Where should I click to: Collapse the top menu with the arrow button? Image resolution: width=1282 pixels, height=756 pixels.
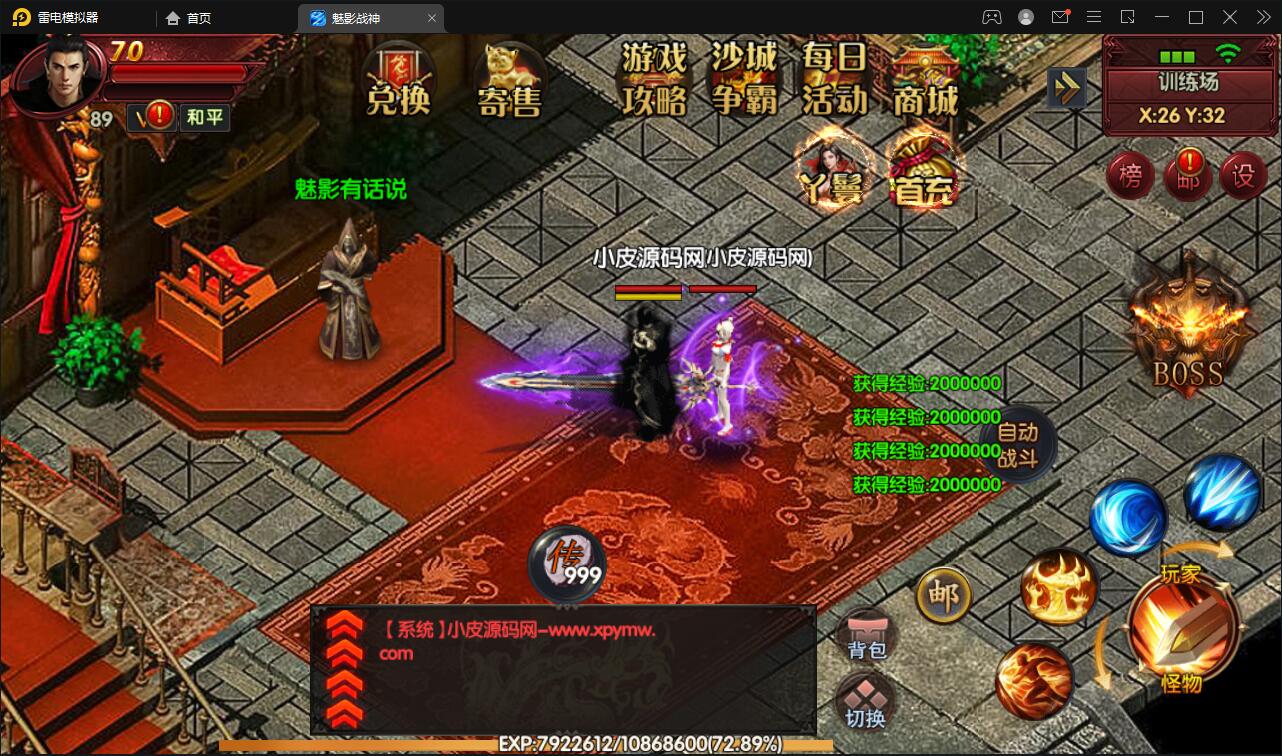(x=1066, y=88)
